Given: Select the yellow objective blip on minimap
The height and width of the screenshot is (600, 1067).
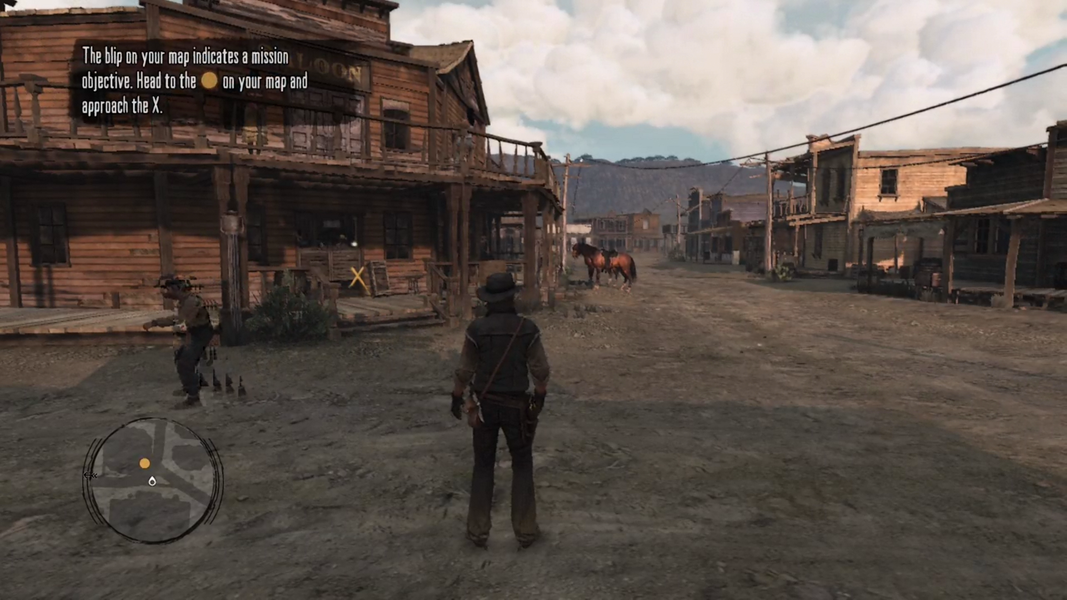Looking at the screenshot, I should (x=144, y=463).
